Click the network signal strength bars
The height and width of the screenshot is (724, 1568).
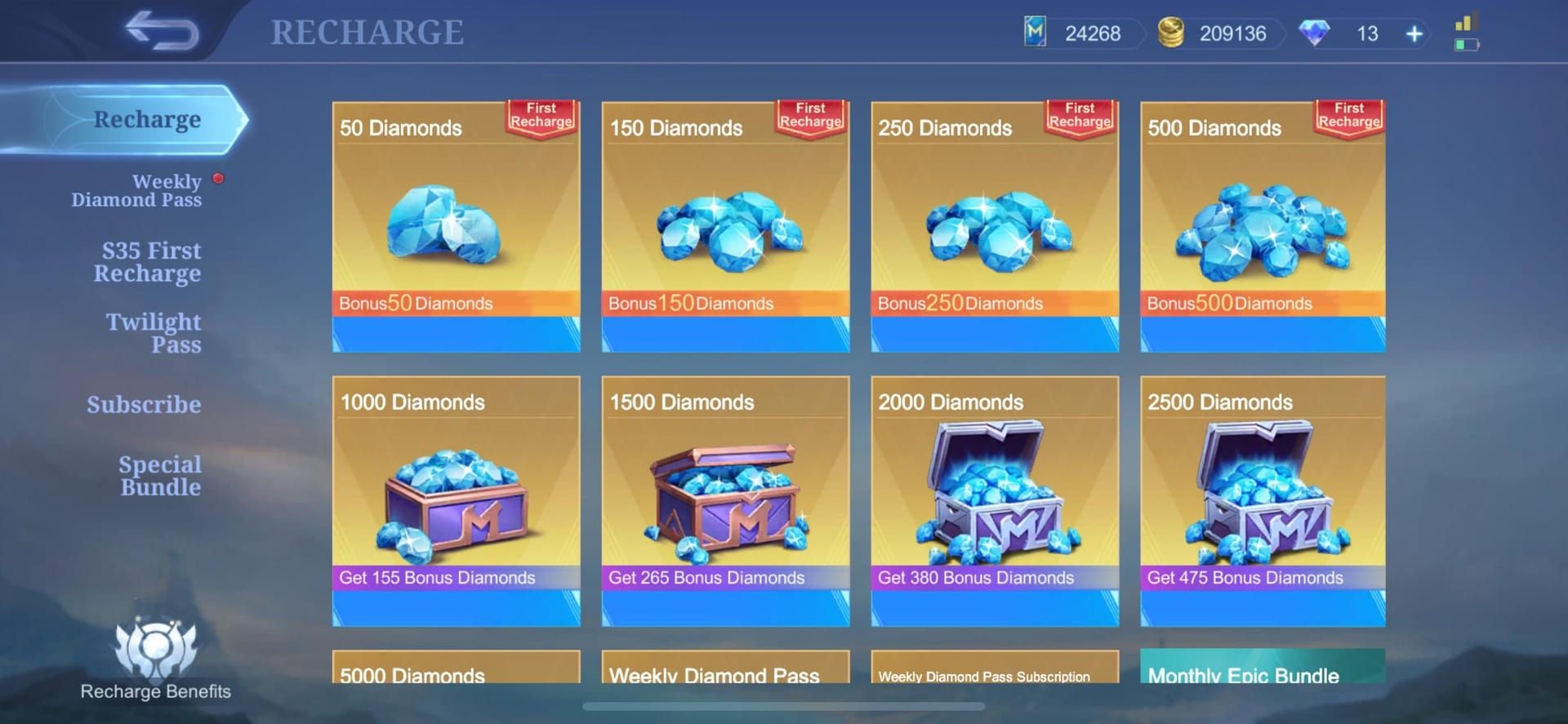[x=1463, y=21]
